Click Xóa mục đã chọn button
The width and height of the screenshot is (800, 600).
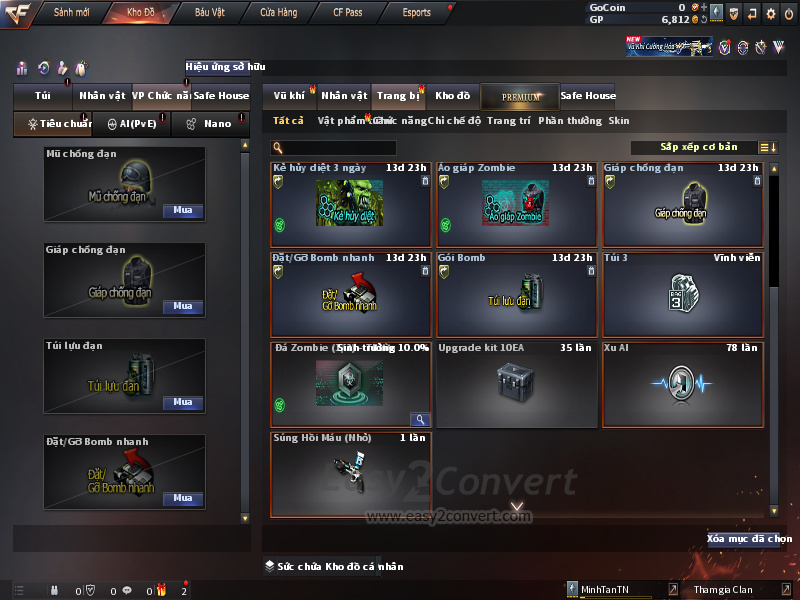[749, 539]
